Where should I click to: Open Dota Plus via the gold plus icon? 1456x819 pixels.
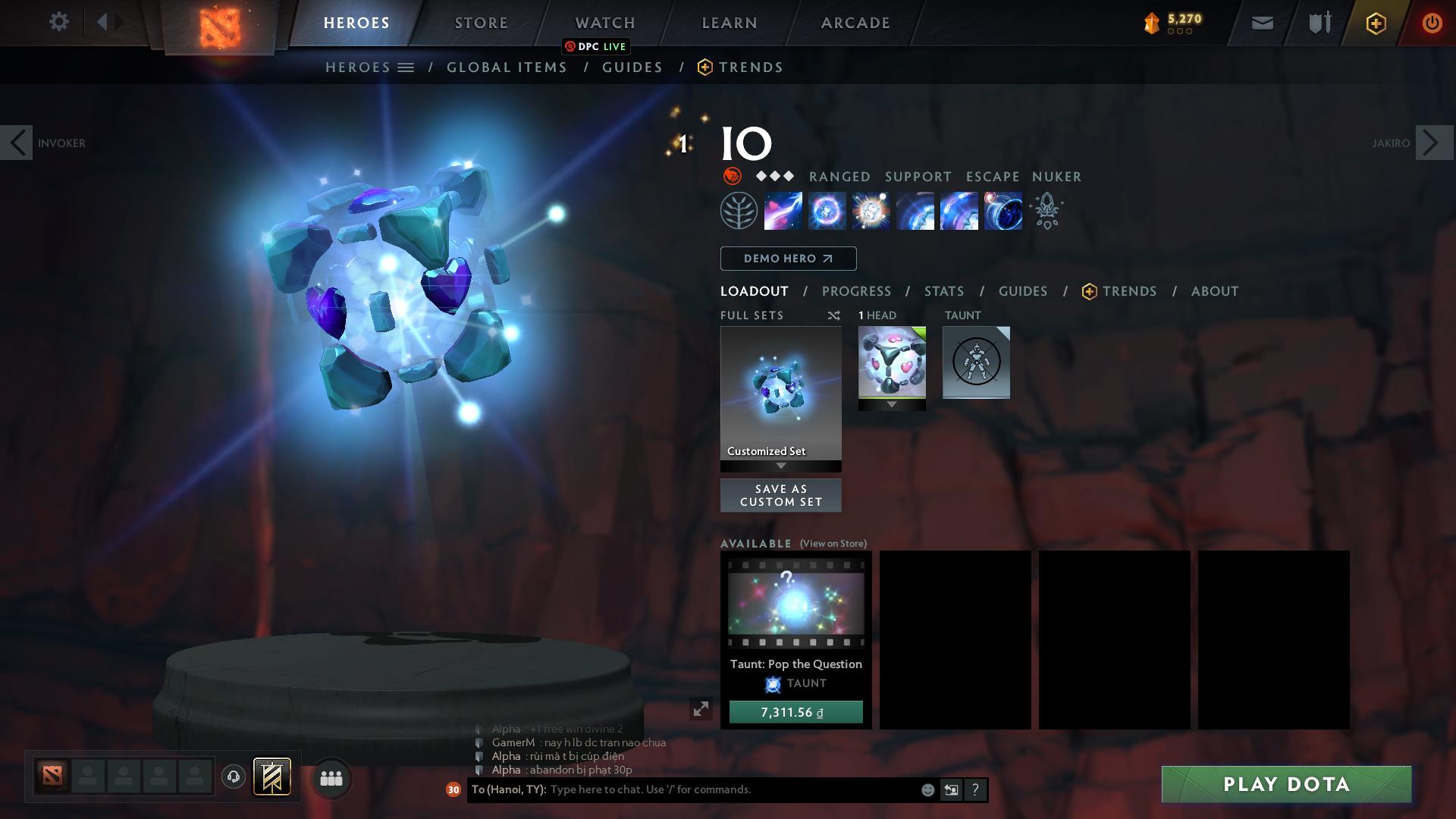1375,22
